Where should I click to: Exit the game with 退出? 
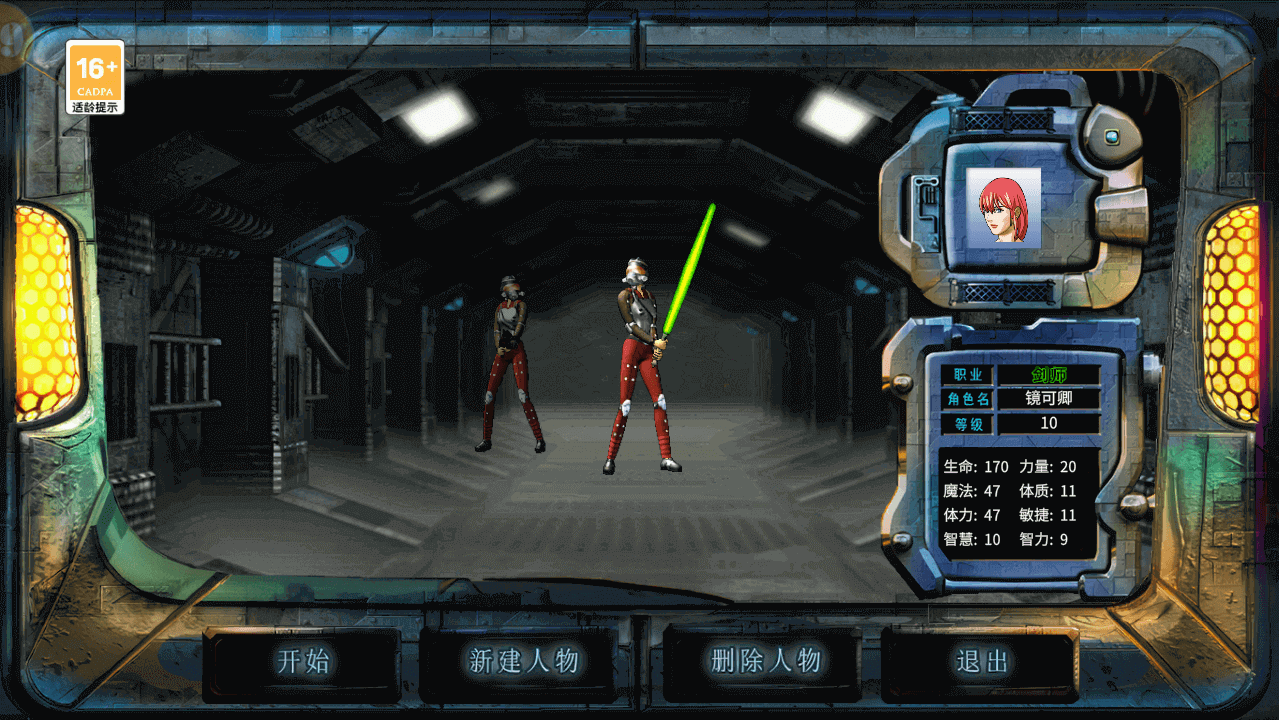click(x=982, y=661)
